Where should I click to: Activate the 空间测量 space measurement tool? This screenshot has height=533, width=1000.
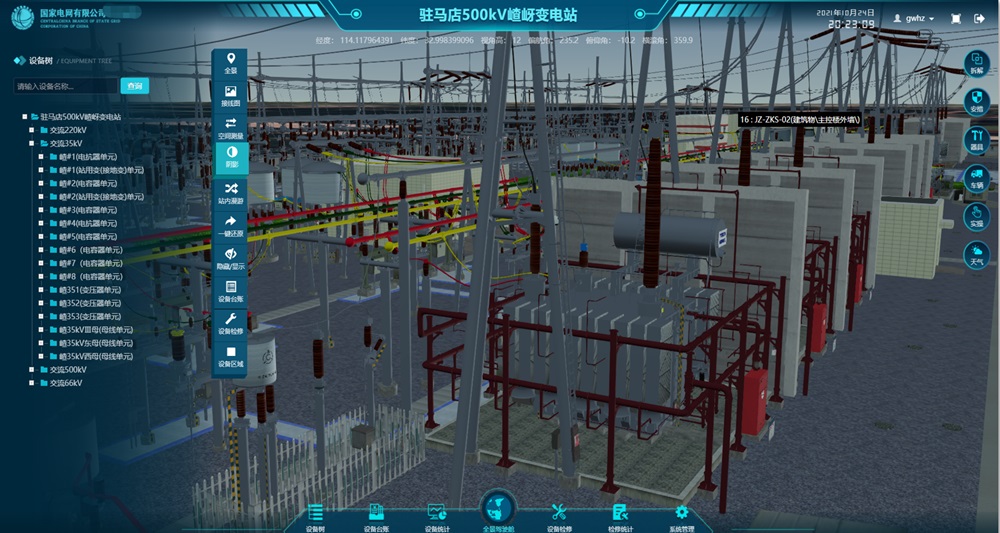231,128
